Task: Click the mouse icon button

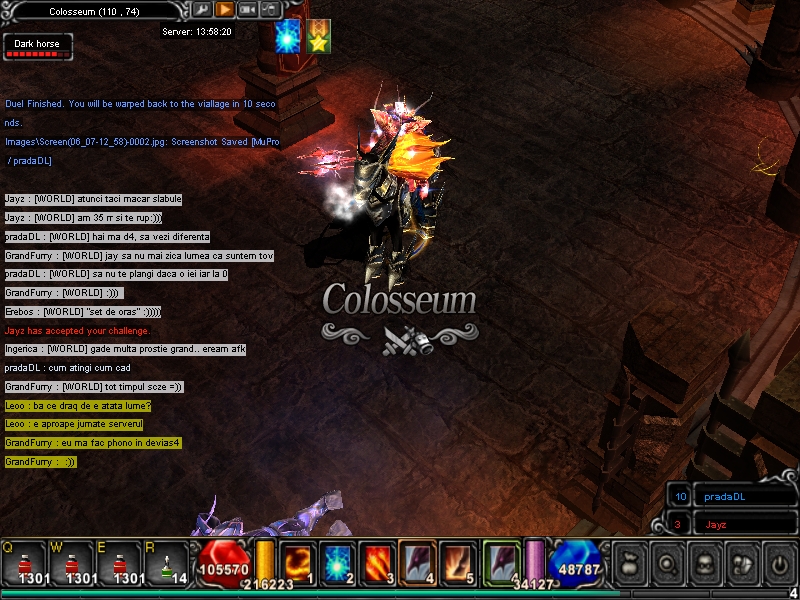Action: point(269,10)
